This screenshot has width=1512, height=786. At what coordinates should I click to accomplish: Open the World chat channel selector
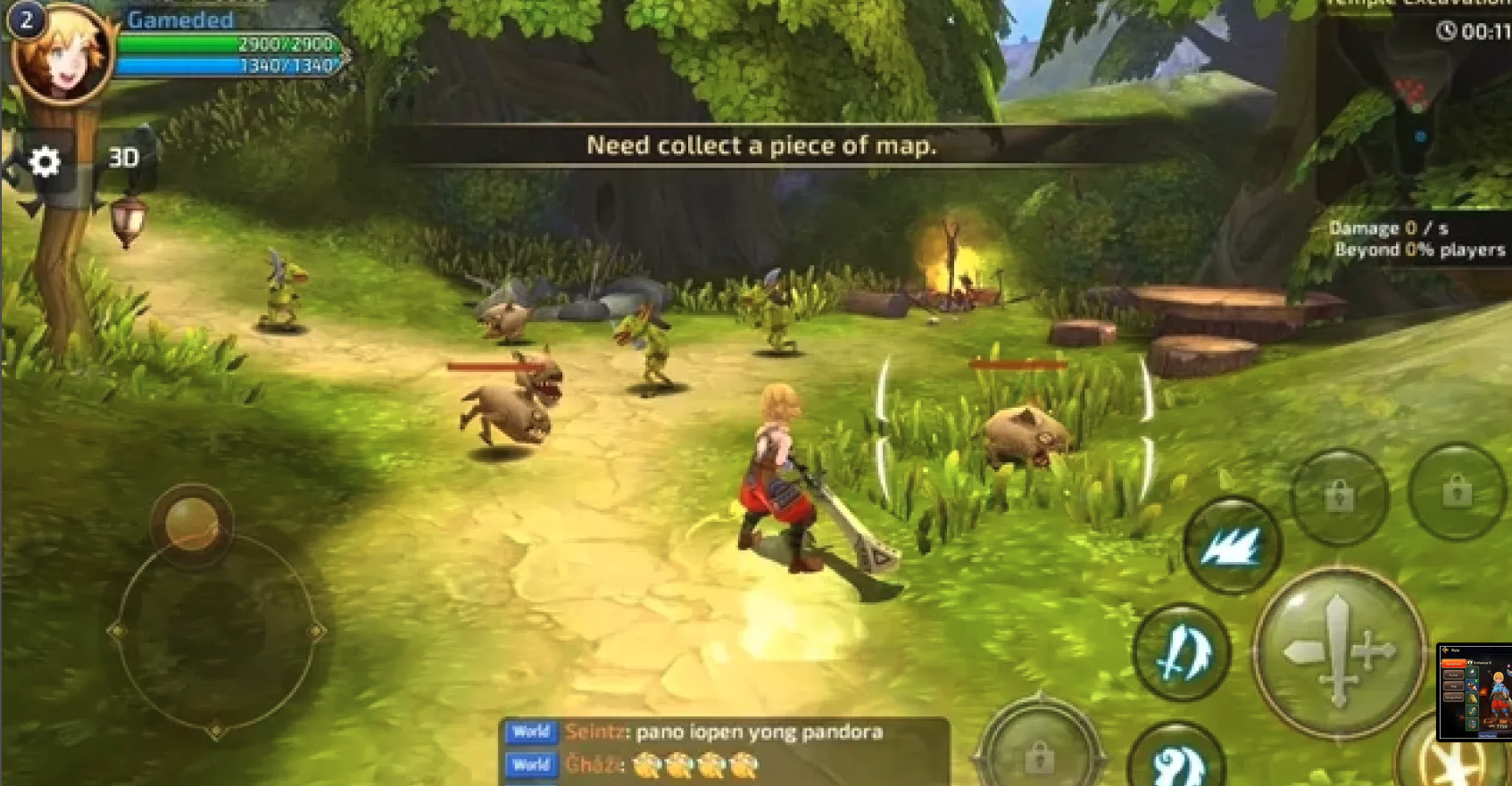531,732
